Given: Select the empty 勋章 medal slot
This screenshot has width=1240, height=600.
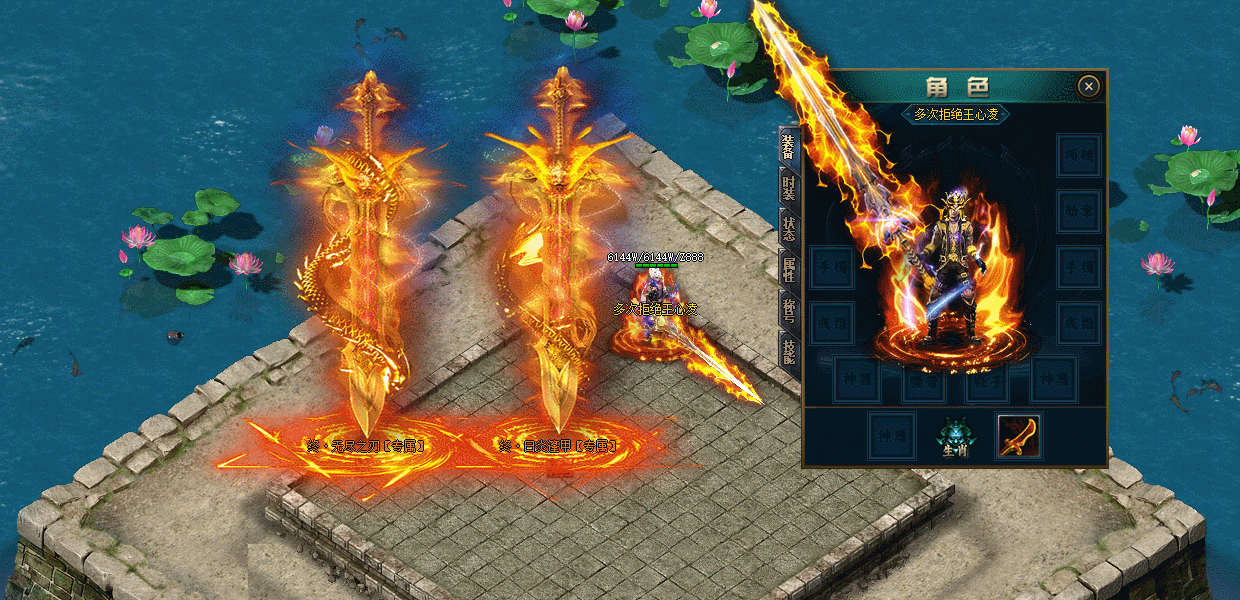Looking at the screenshot, I should point(1079,211).
